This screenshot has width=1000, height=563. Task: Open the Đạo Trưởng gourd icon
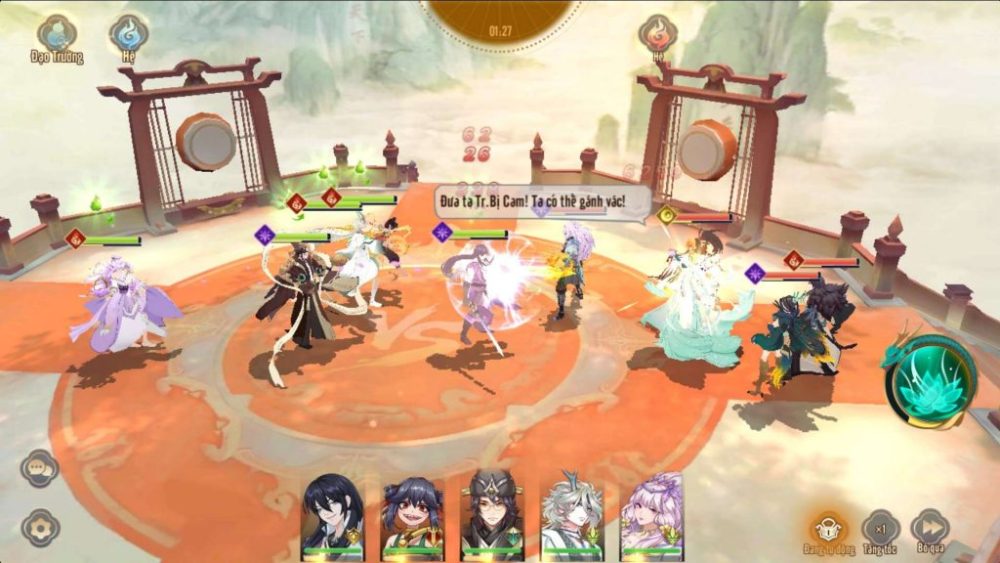pyautogui.click(x=56, y=34)
